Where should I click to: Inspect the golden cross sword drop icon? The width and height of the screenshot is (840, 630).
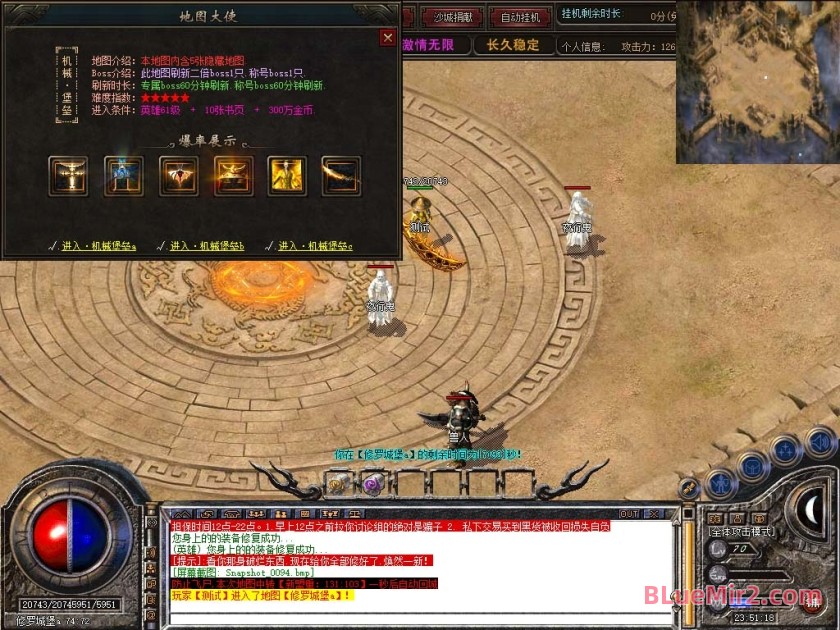(x=69, y=176)
